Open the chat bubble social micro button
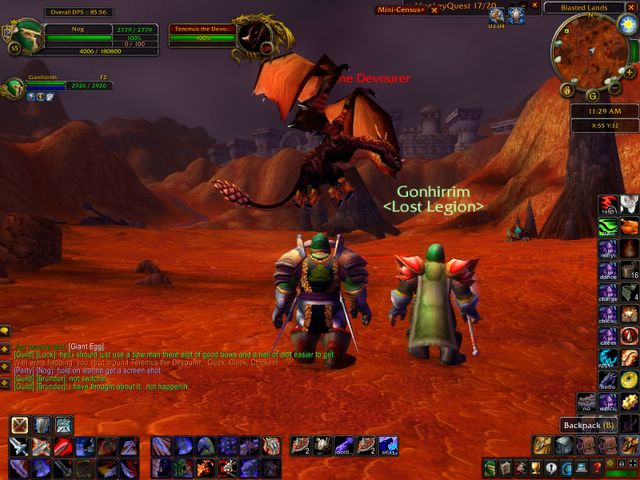This screenshot has height=480, width=640. [550, 466]
